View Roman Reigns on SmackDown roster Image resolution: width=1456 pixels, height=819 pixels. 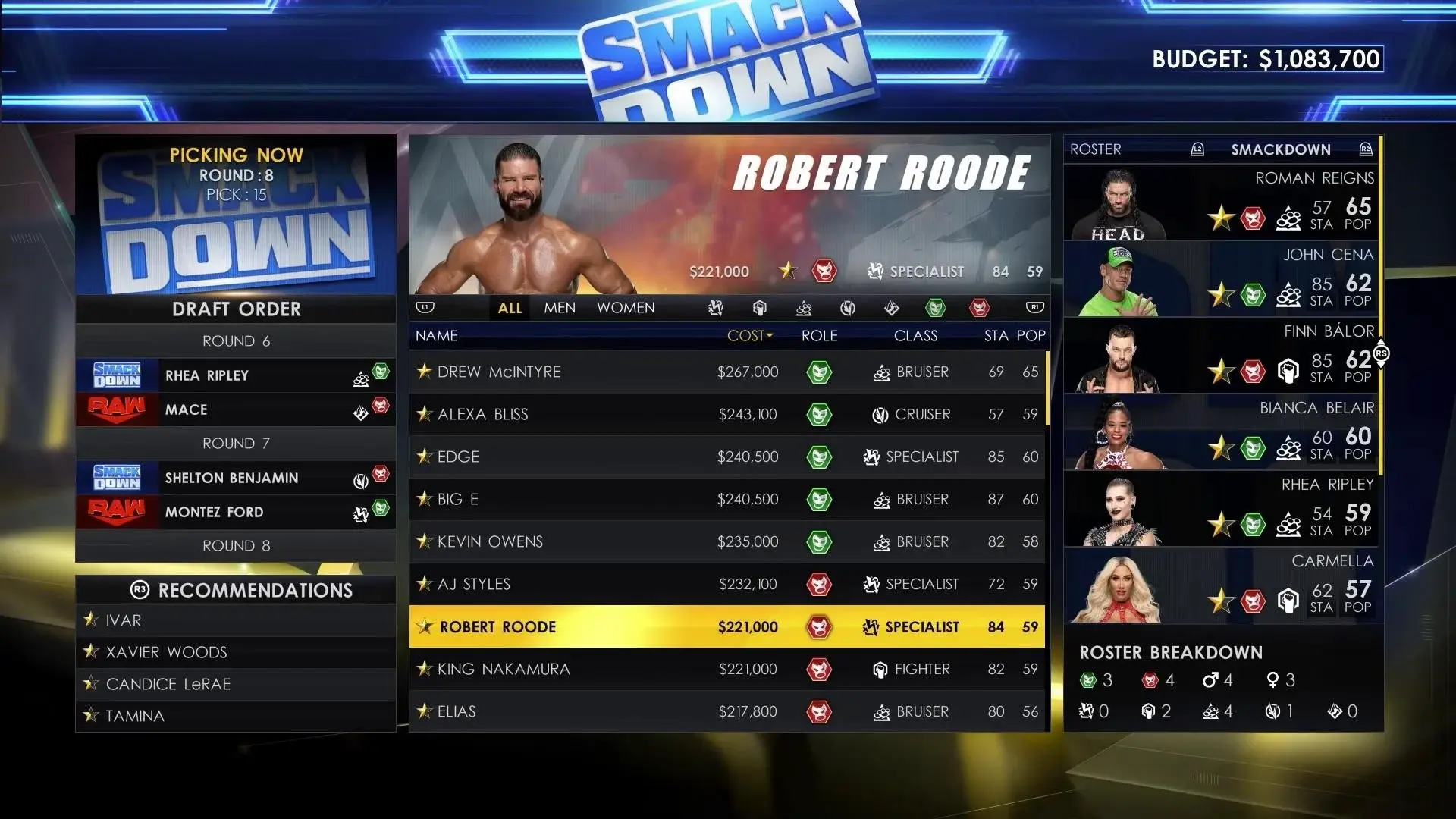coord(1221,203)
